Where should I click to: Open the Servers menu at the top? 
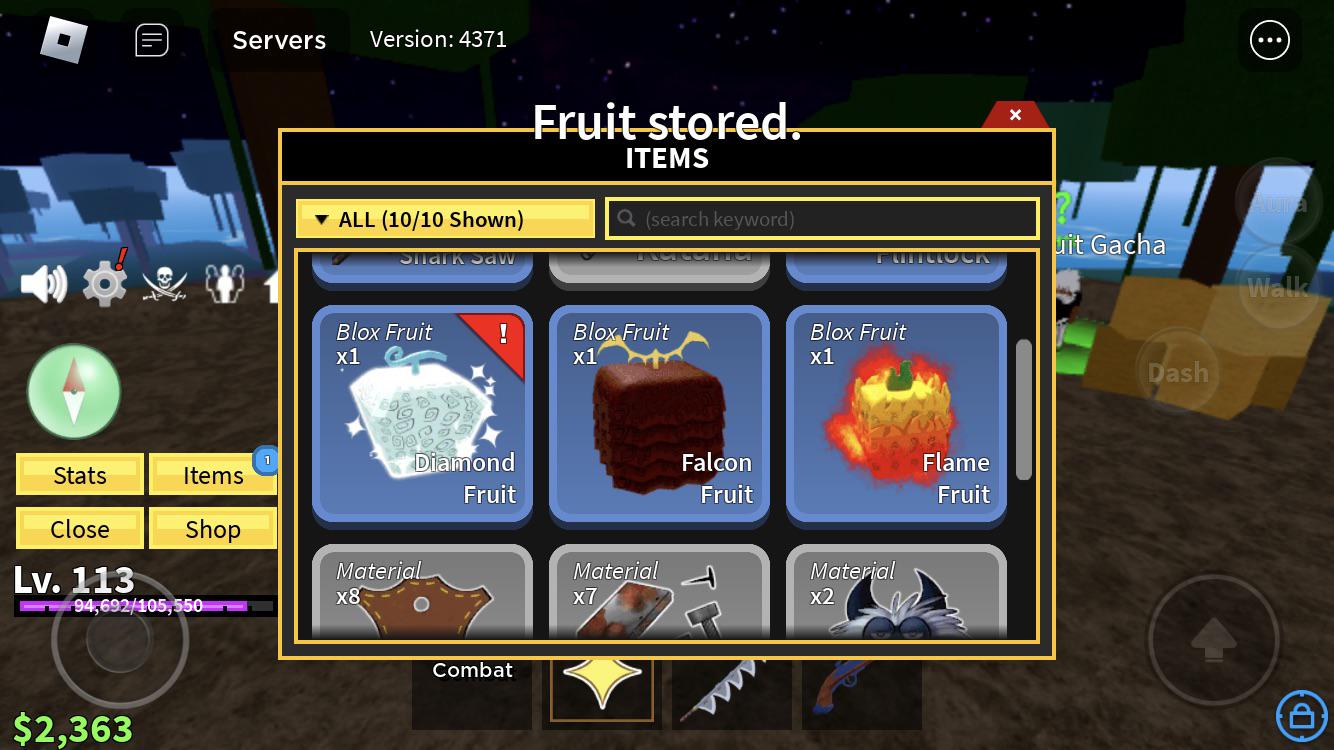tap(279, 40)
